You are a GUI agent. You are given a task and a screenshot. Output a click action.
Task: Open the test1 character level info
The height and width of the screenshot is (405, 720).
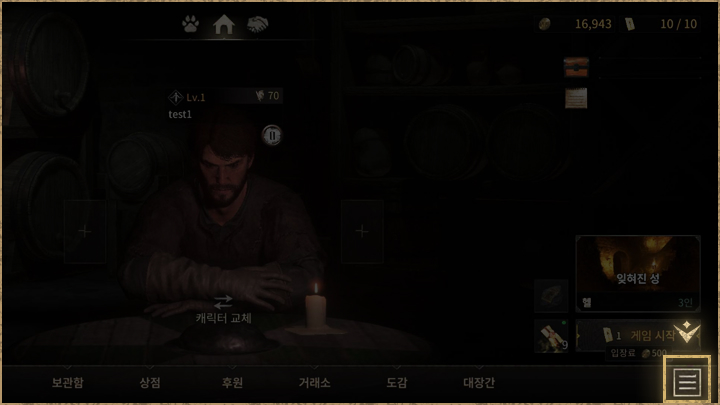click(x=188, y=97)
